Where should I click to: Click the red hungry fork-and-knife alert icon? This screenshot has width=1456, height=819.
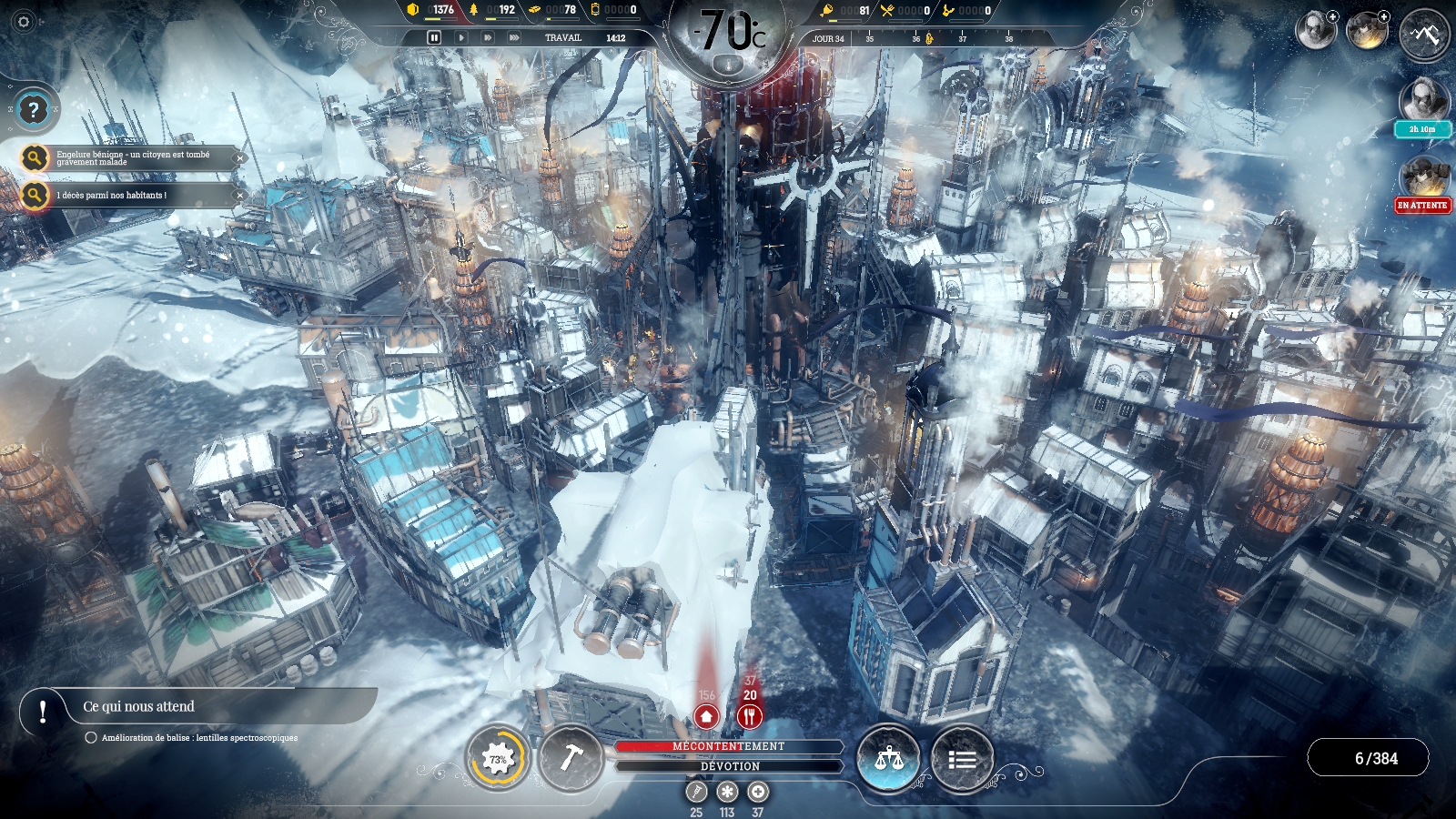(x=749, y=716)
